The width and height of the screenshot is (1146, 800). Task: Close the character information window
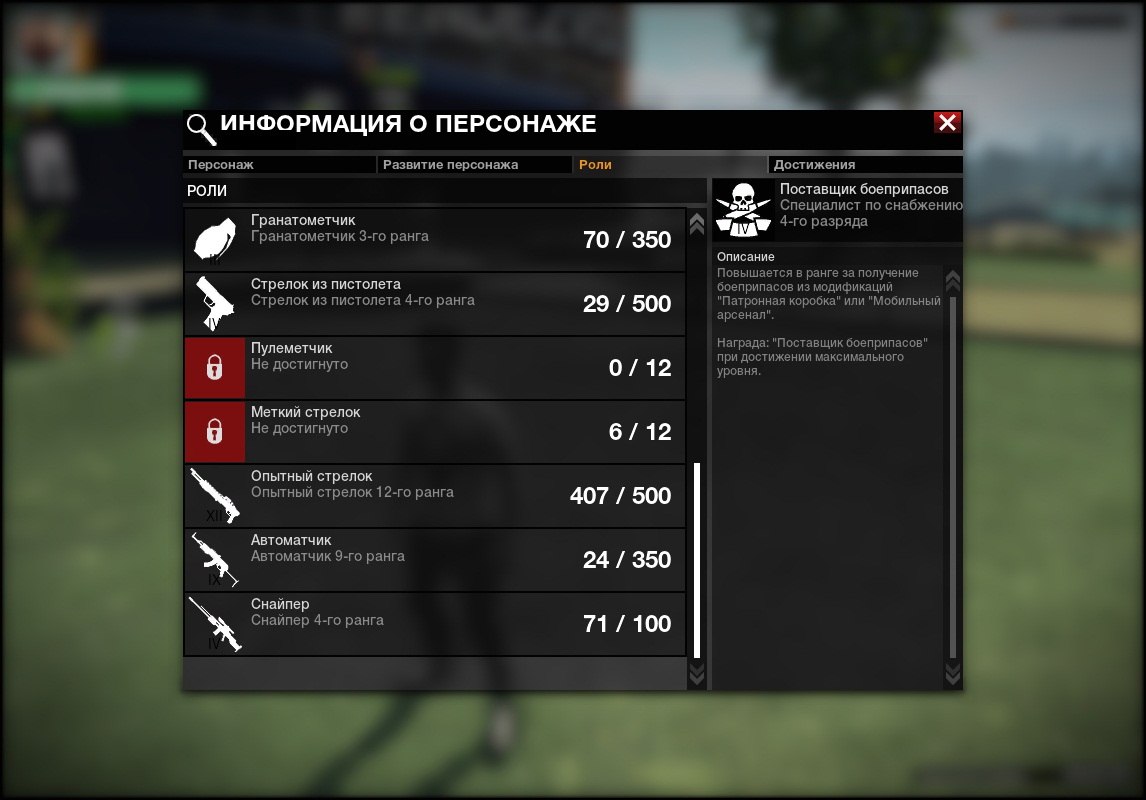coord(946,123)
